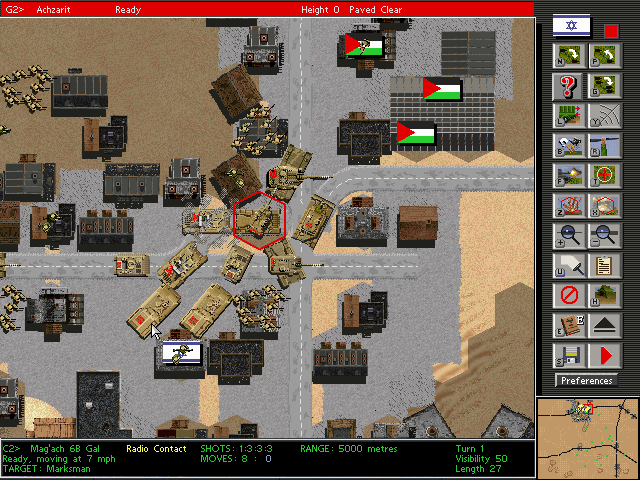Select the red prohibition sign button

pyautogui.click(x=567, y=296)
